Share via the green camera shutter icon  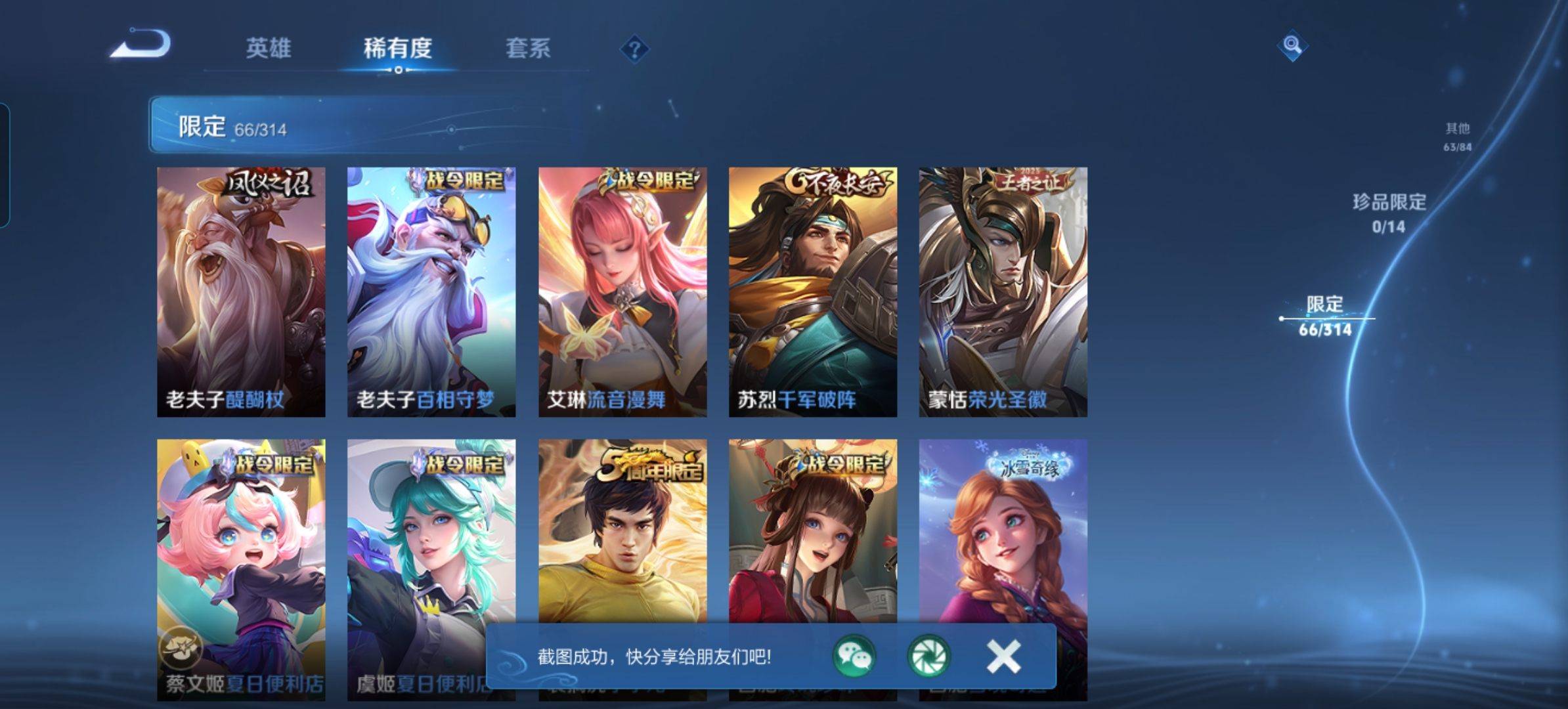(928, 656)
